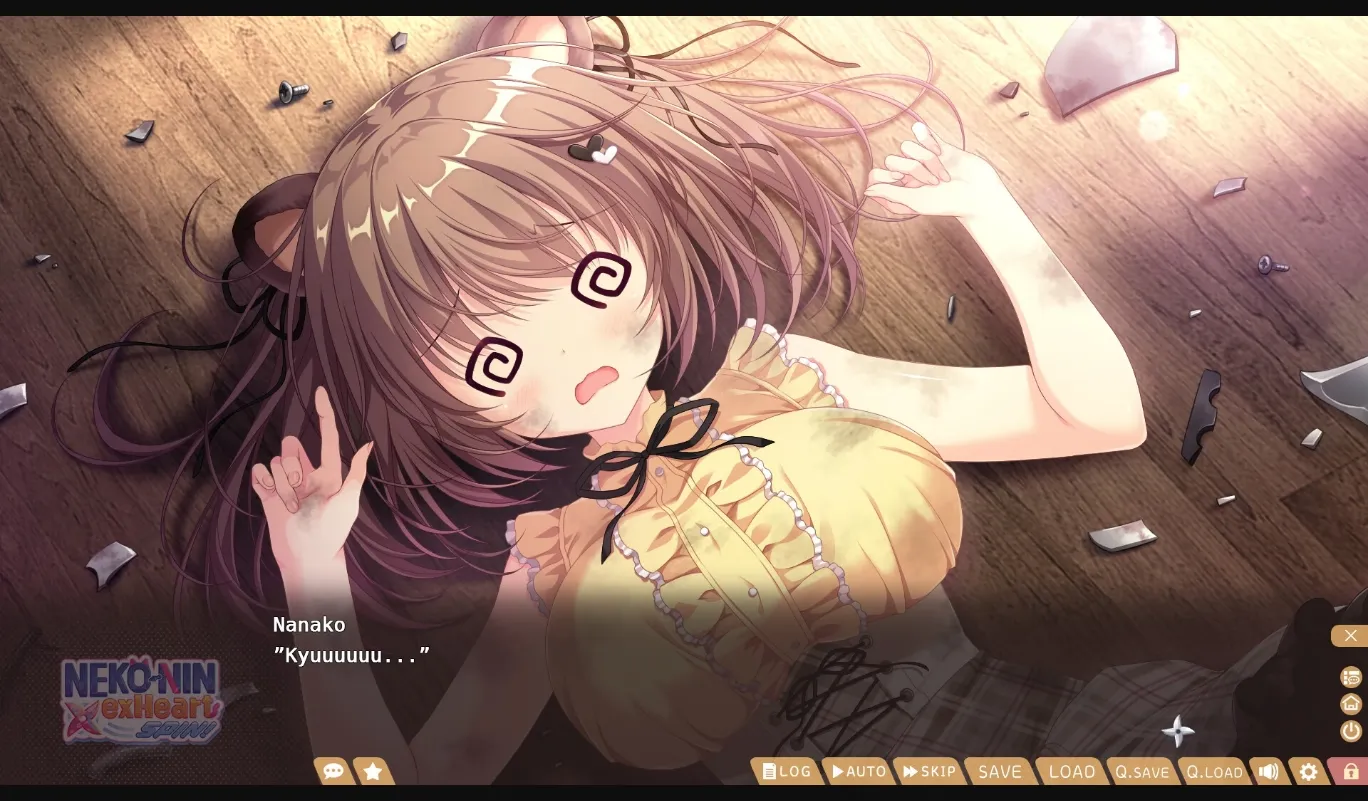Hide the message window with the X button

point(1351,635)
